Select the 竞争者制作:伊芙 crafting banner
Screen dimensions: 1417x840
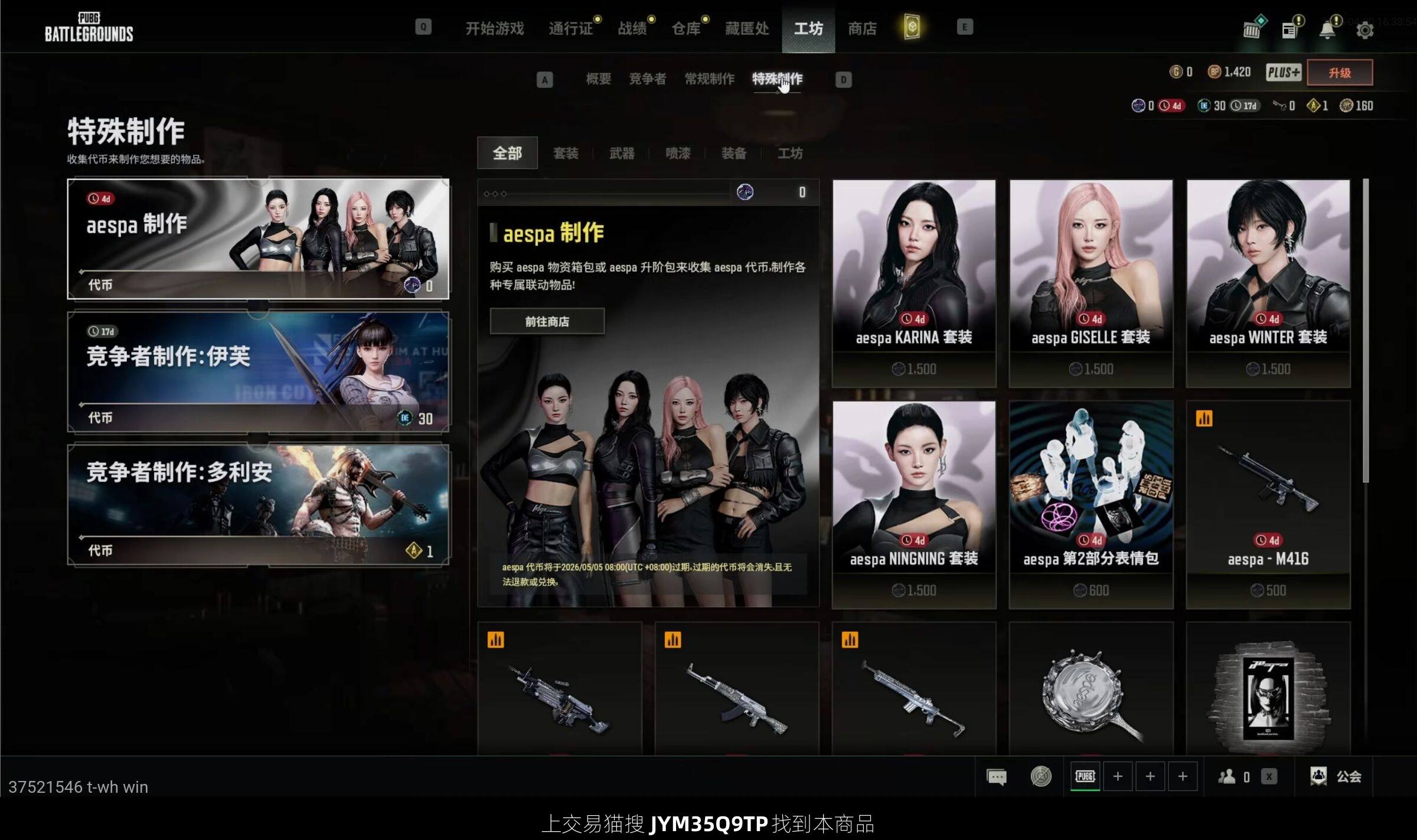pyautogui.click(x=258, y=372)
